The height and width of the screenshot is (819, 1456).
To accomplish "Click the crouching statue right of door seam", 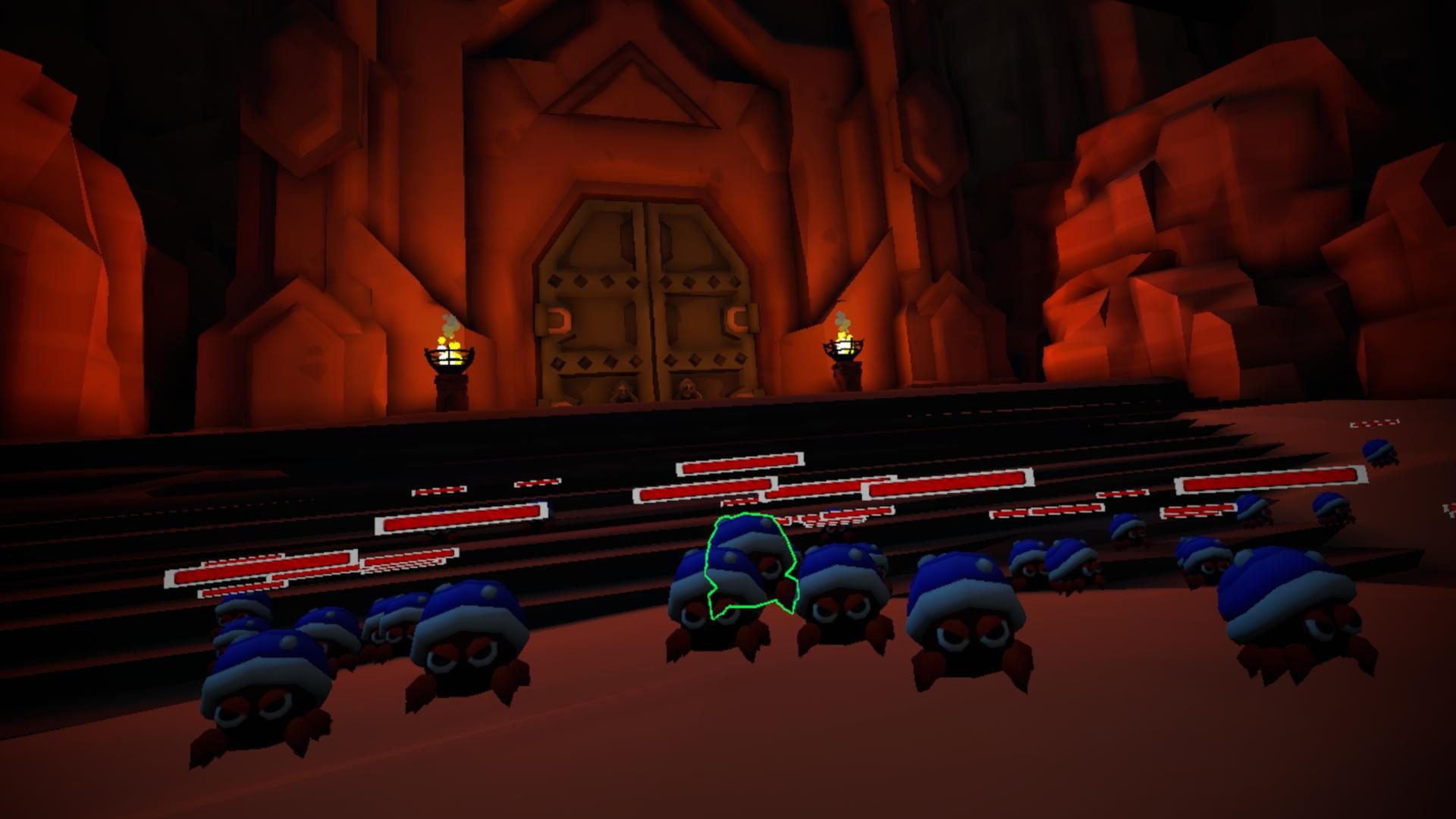I will pos(689,388).
